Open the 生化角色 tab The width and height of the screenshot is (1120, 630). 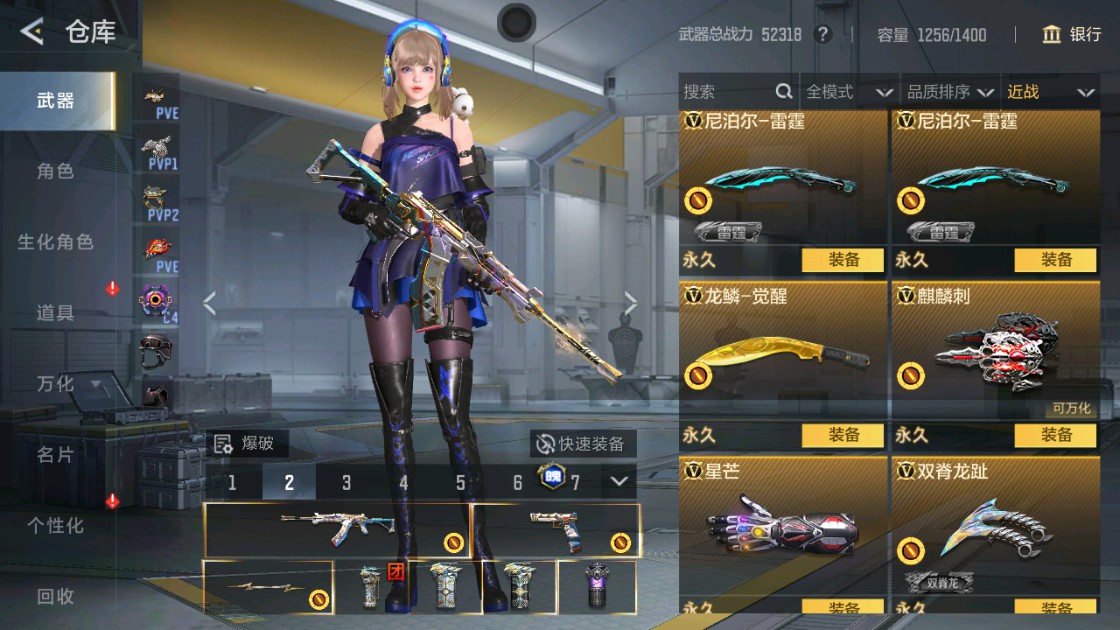[x=55, y=242]
